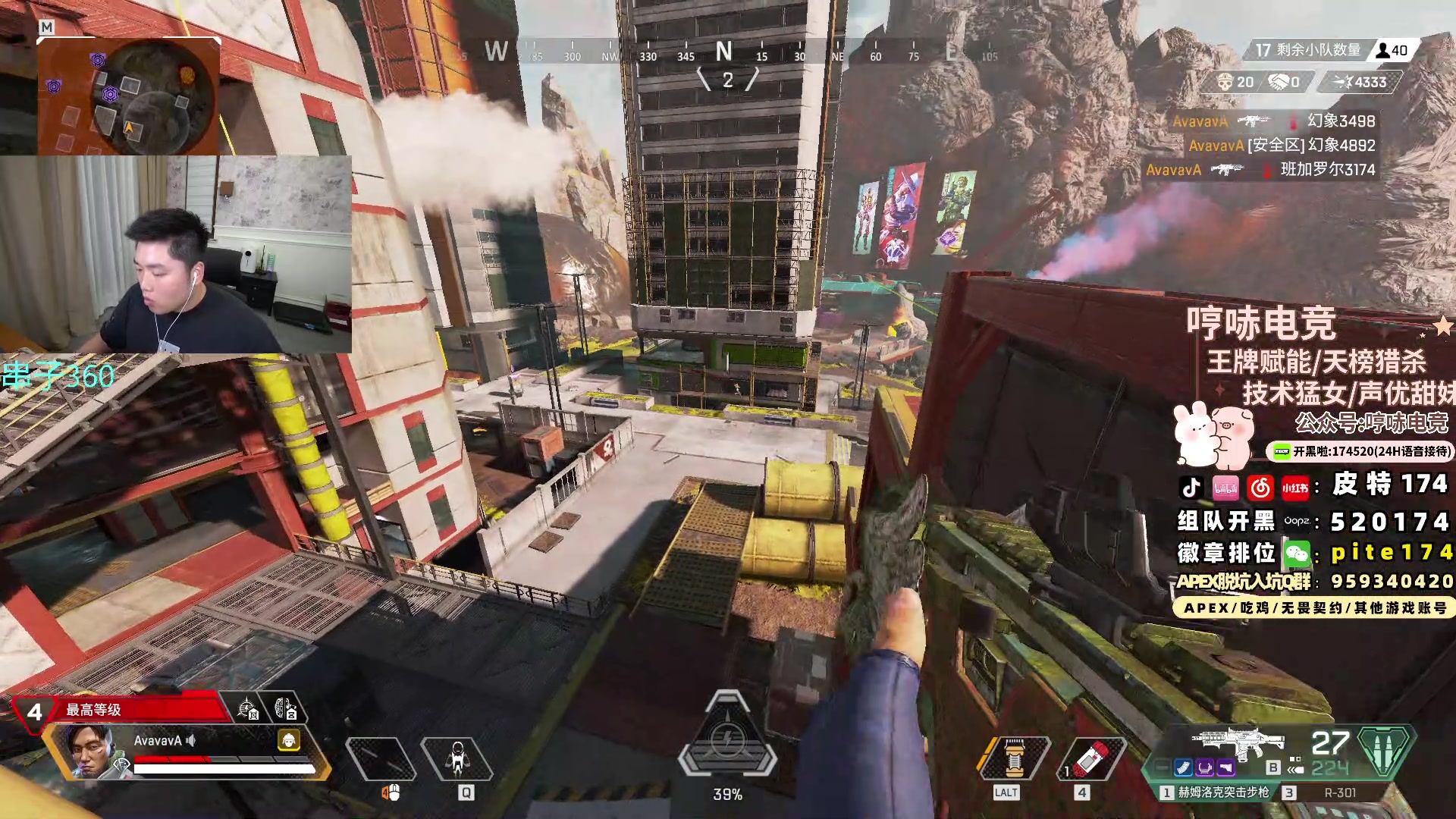
Task: Click the top kill feed entry
Action: coord(1274,121)
